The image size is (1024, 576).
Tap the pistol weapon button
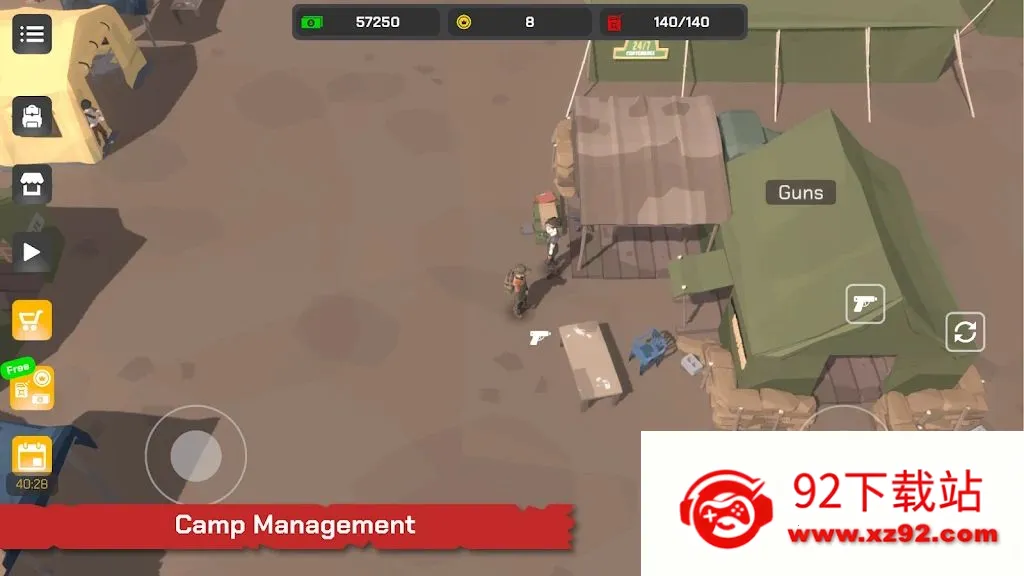[x=865, y=304]
